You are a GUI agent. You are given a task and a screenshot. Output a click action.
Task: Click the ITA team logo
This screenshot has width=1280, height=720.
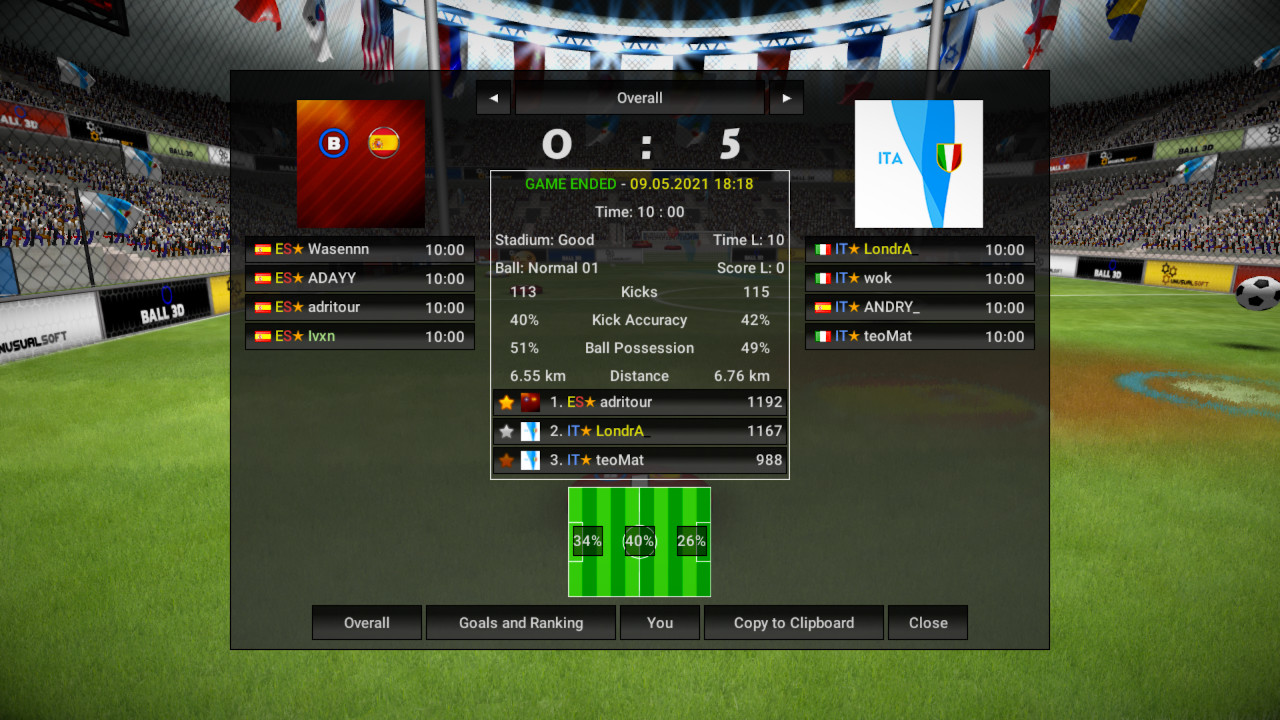click(918, 164)
